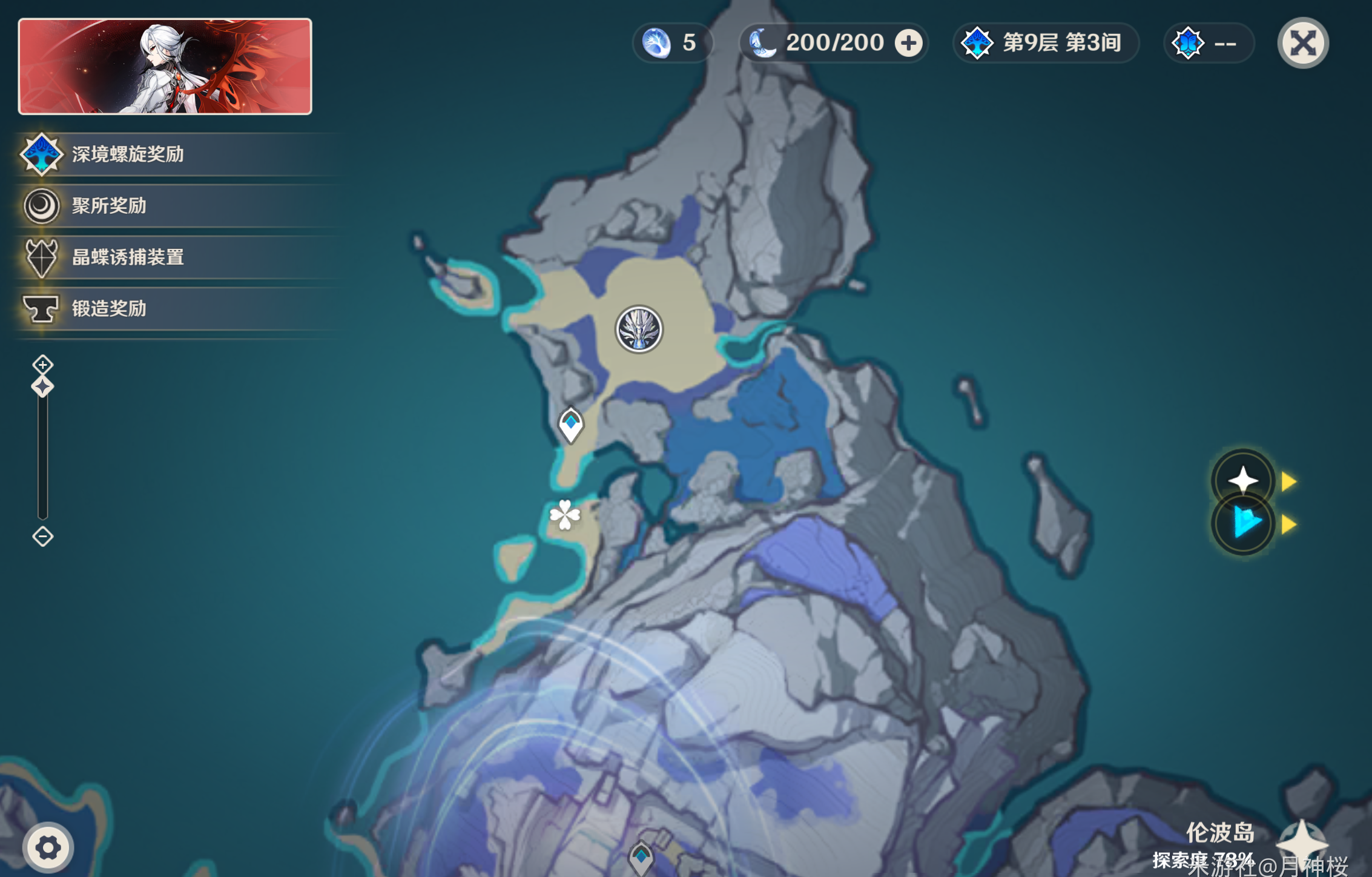Select the 聚所奖励 entry
Screen dimensions: 1372x877
tap(109, 206)
